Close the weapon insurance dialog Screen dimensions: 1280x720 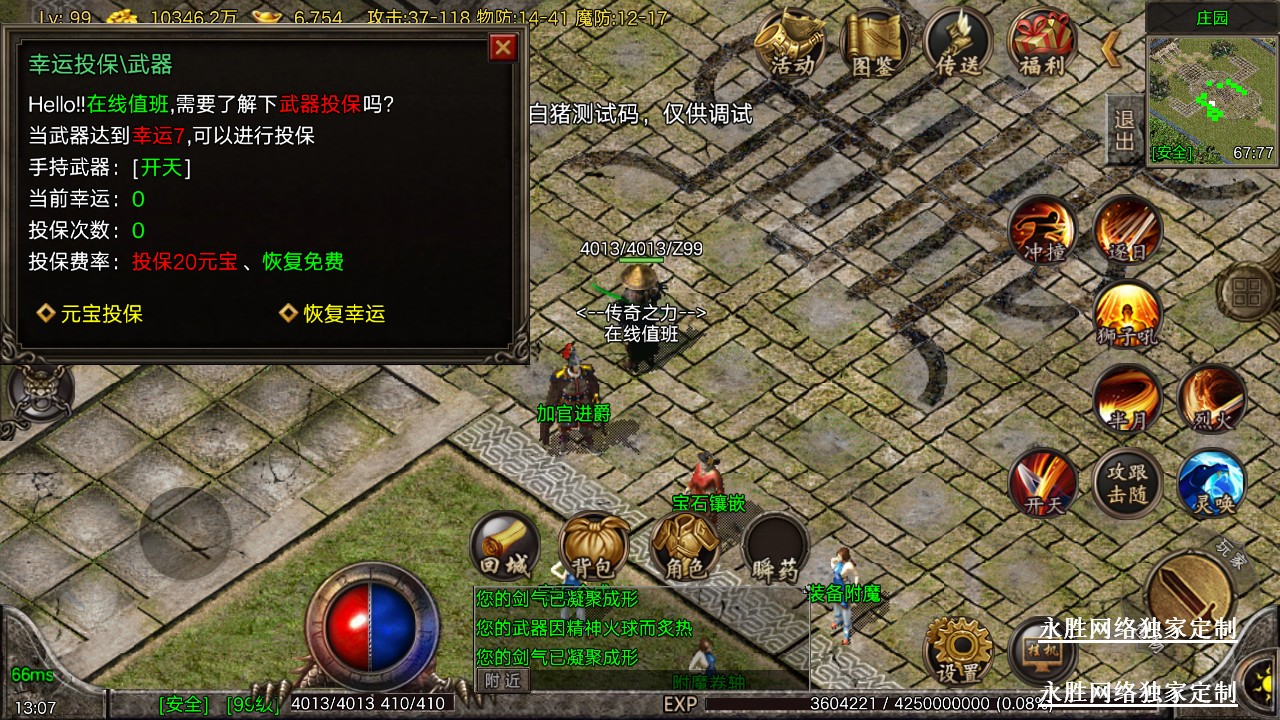(503, 47)
